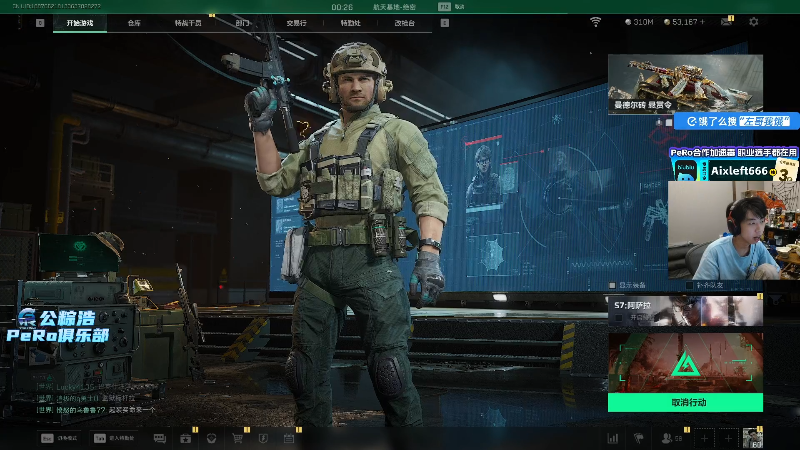
Task: Toggle the 显示装备 checkbox
Action: 613,285
